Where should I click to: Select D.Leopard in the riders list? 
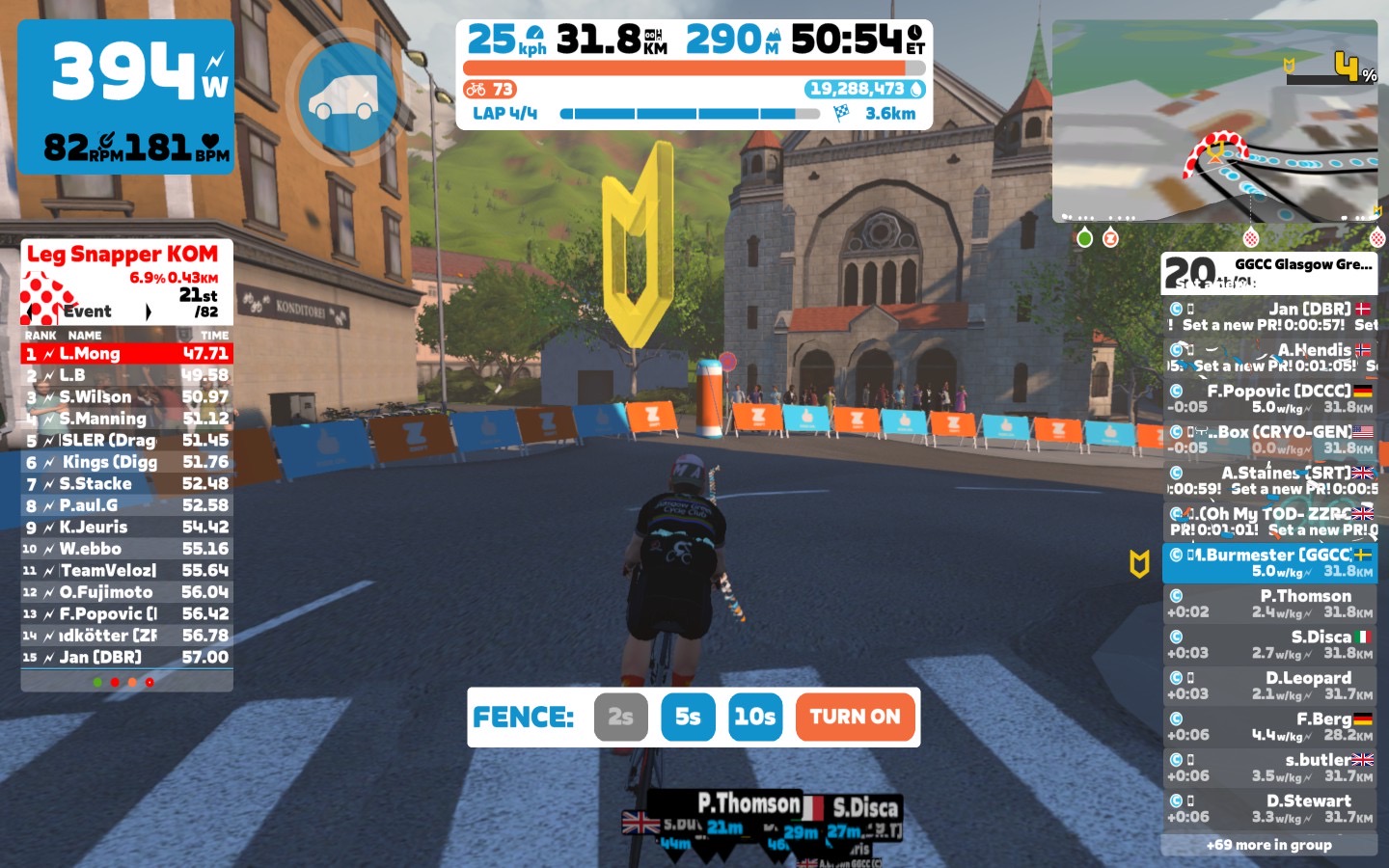click(x=1268, y=686)
